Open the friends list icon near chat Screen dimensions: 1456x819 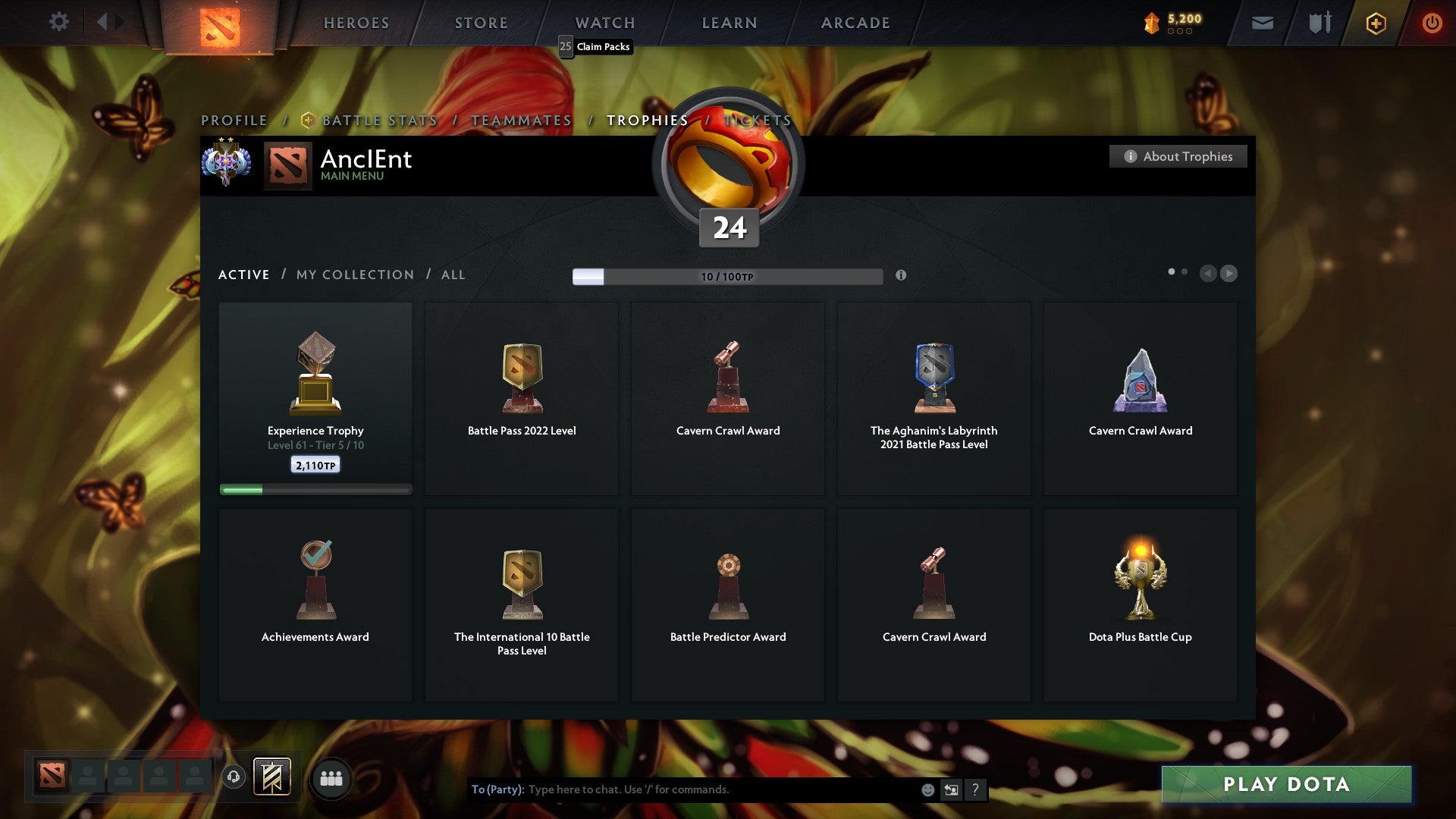pyautogui.click(x=330, y=777)
